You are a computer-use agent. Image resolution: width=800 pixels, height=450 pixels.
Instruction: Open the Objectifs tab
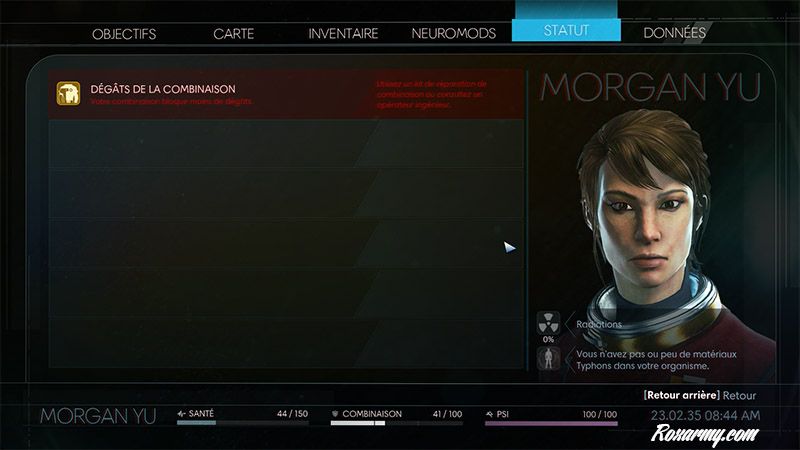pyautogui.click(x=124, y=33)
